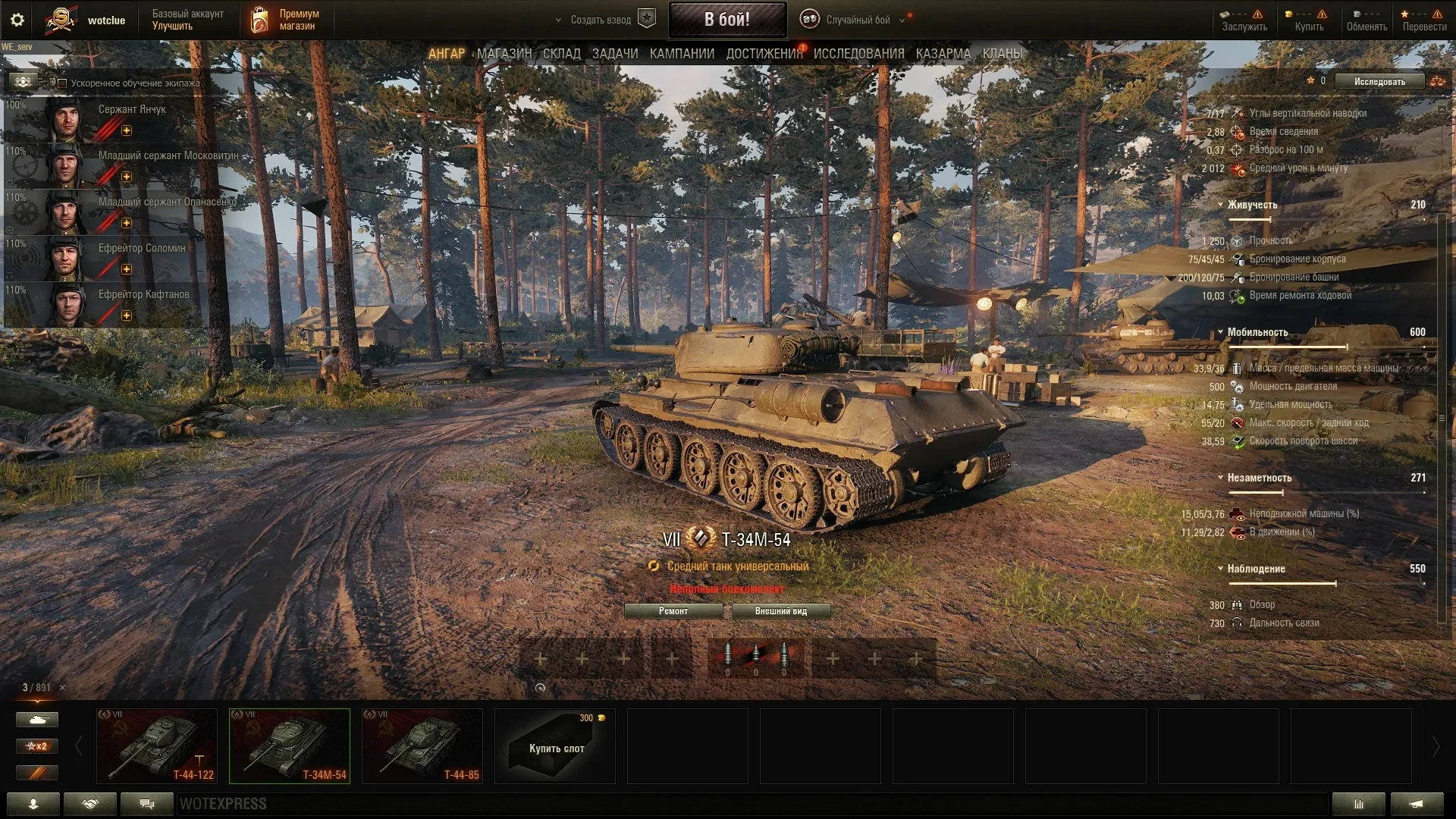Toggle accelerated crew training checkbox
Screen dimensions: 1456x819
click(63, 83)
